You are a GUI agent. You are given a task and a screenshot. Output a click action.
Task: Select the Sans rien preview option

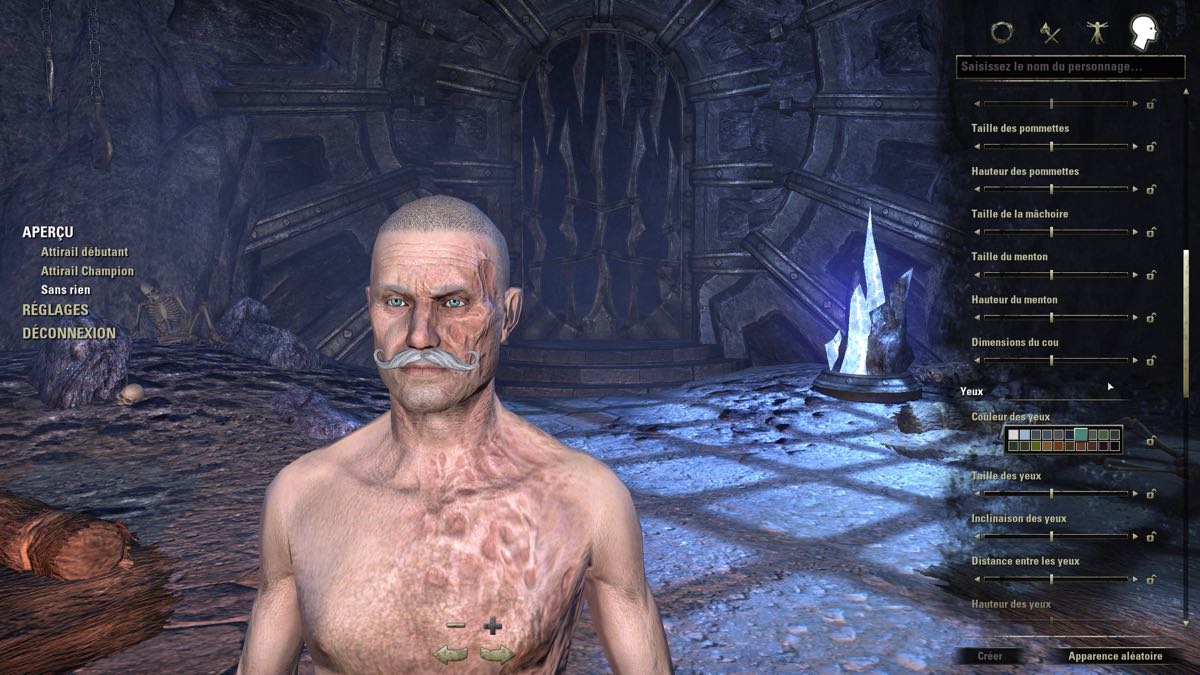pyautogui.click(x=66, y=290)
